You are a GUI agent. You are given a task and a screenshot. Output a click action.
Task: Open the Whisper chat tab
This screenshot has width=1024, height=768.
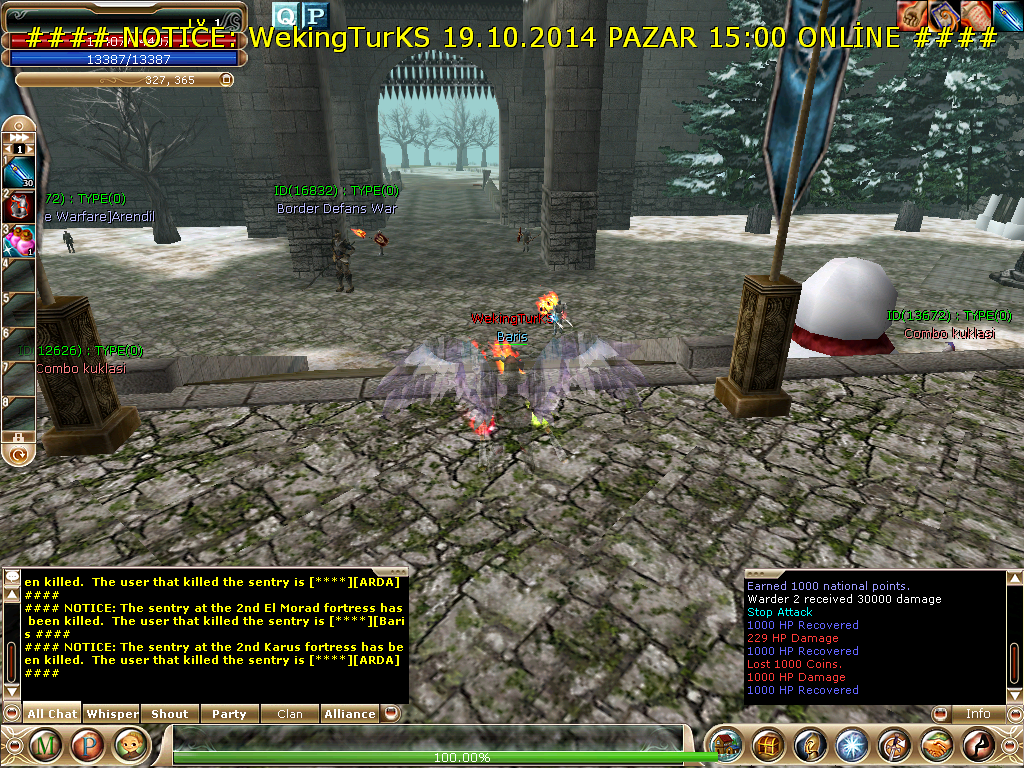[x=112, y=714]
